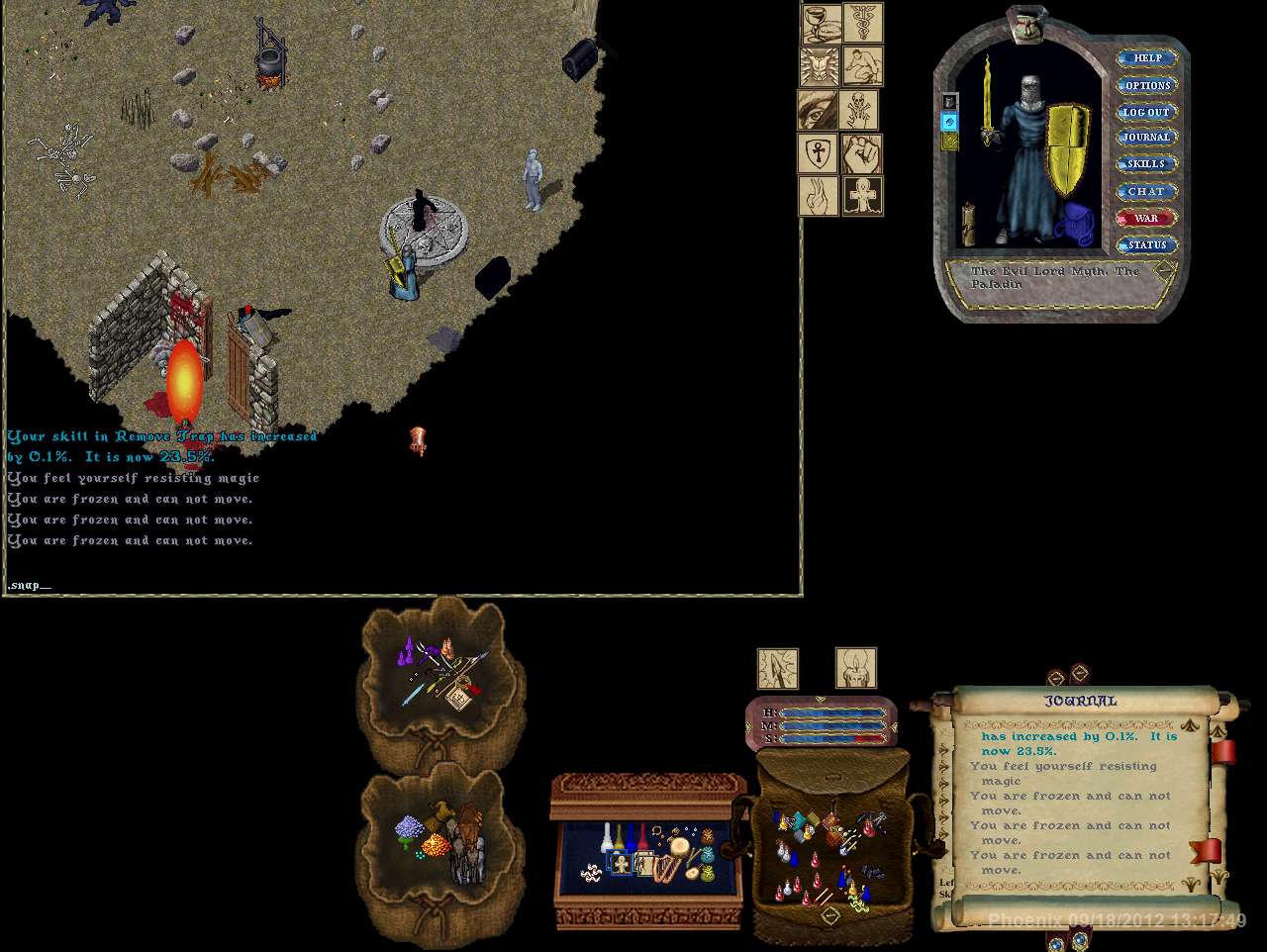Open the Options menu

pos(1147,85)
